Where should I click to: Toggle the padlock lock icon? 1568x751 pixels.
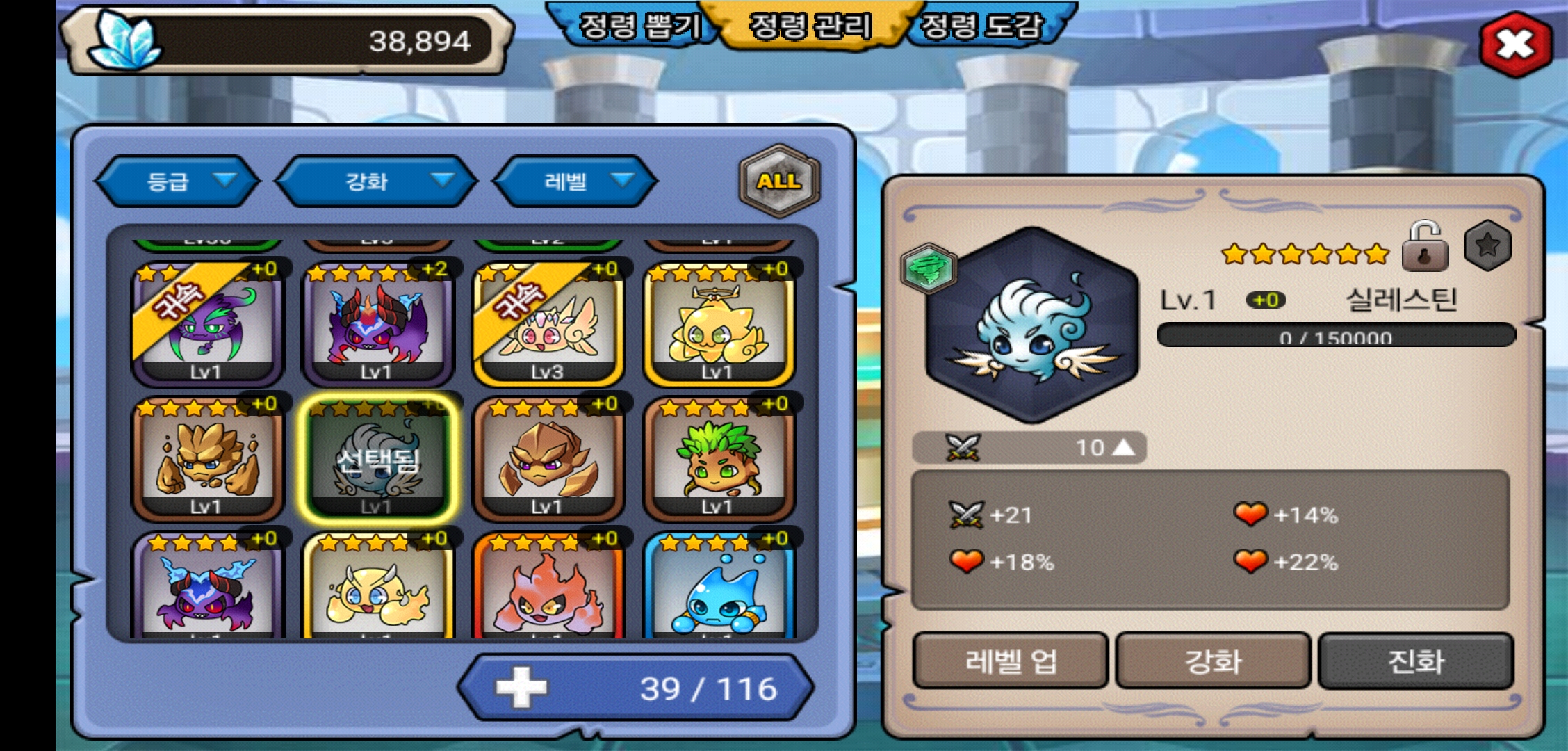[x=1425, y=247]
